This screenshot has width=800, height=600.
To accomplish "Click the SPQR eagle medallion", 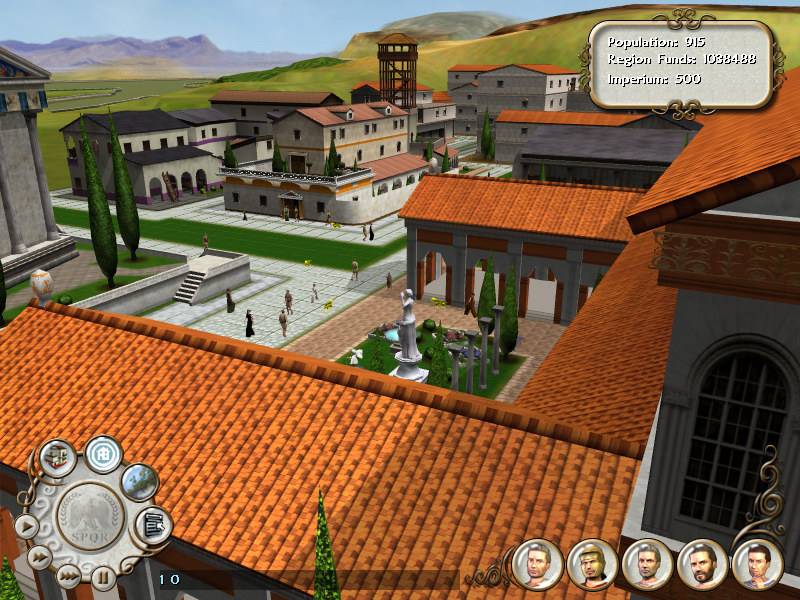I will [90, 519].
